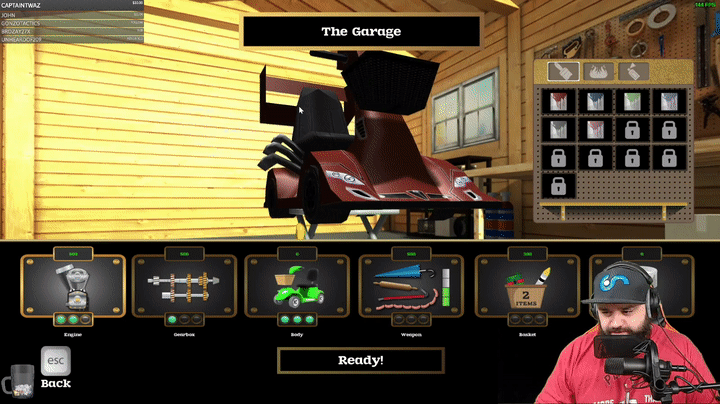The width and height of the screenshot is (720, 404).
Task: Pick the blue paint bucket
Action: coord(595,101)
